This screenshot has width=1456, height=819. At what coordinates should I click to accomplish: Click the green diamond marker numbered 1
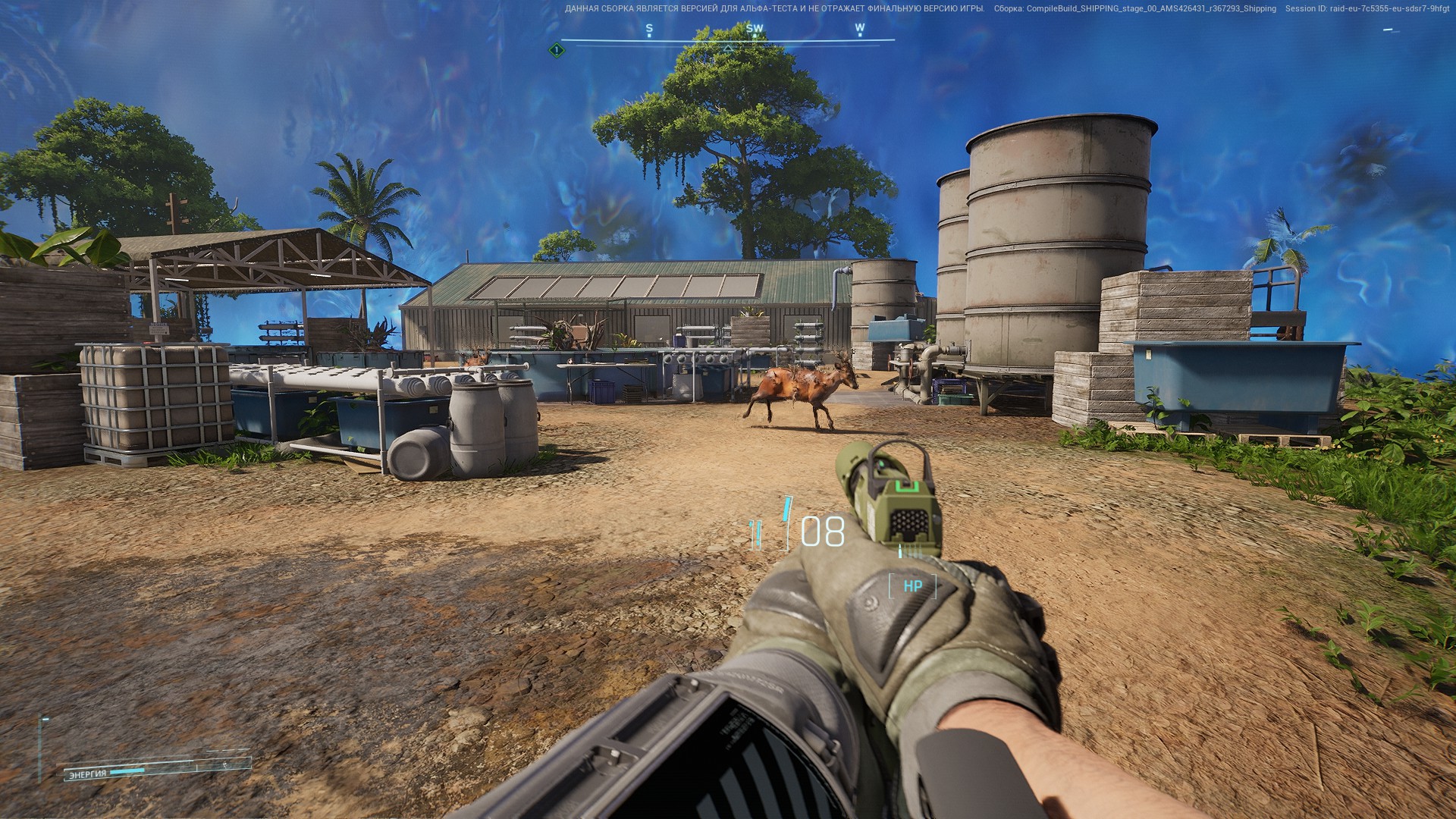(557, 50)
